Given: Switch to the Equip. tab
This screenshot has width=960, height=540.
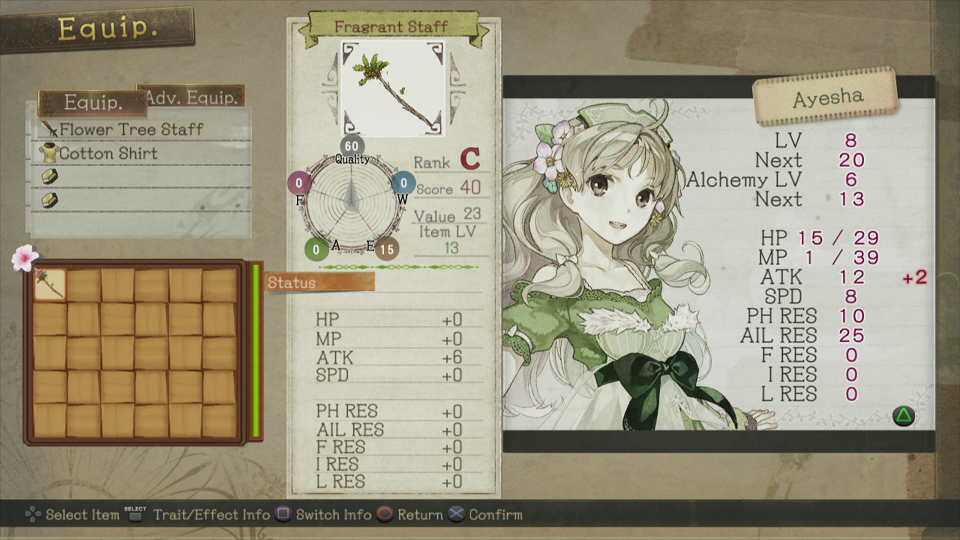Looking at the screenshot, I should click(x=92, y=103).
